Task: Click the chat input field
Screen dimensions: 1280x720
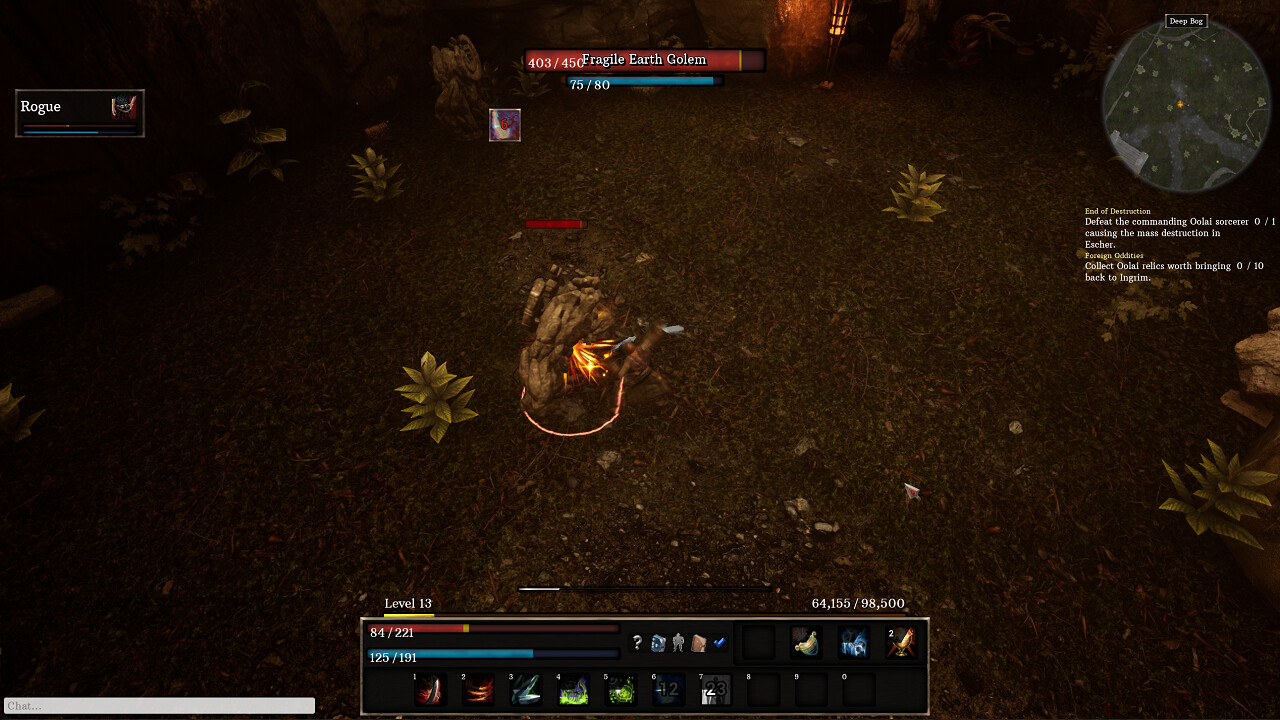Action: point(157,705)
